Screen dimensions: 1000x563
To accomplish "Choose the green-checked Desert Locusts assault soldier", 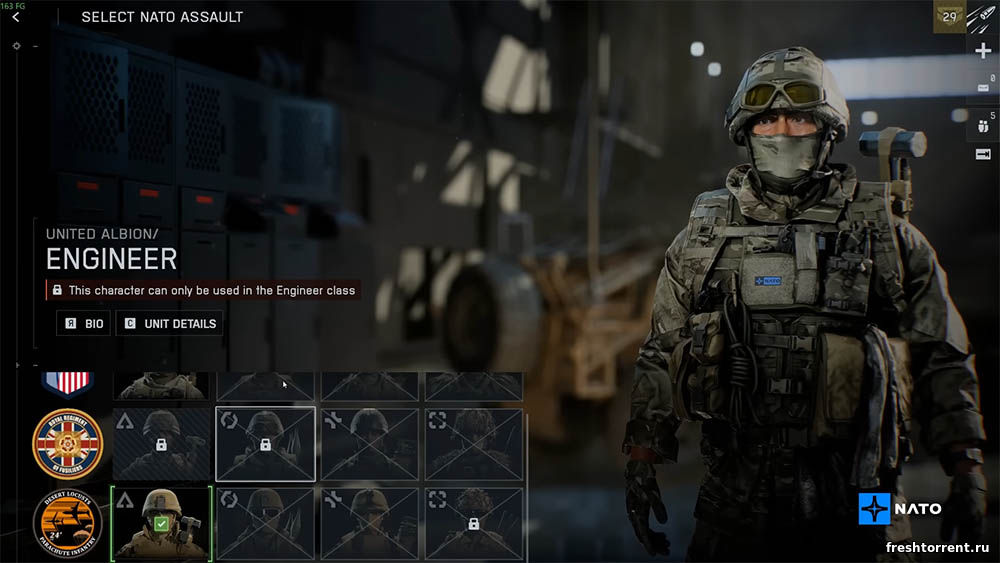I will pyautogui.click(x=161, y=523).
